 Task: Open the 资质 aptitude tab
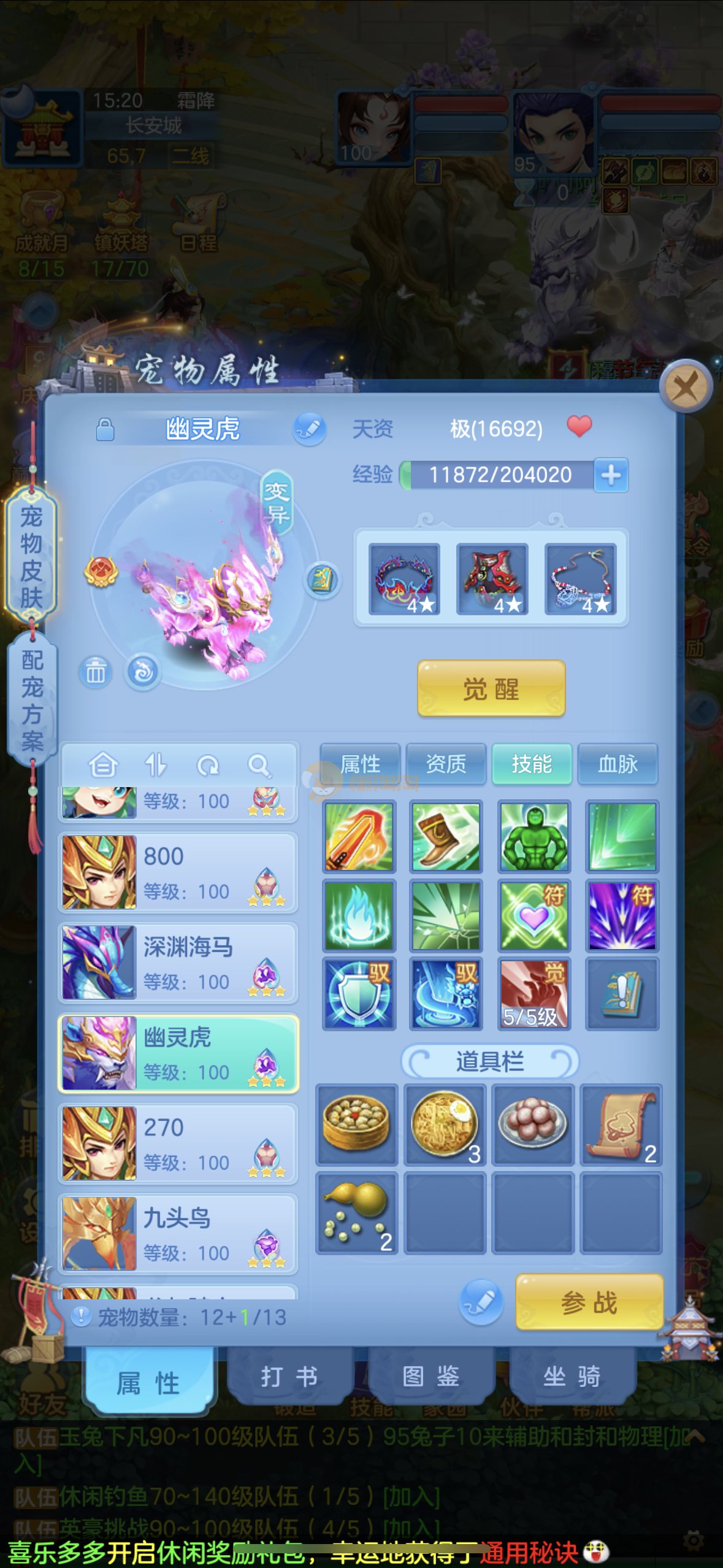446,764
